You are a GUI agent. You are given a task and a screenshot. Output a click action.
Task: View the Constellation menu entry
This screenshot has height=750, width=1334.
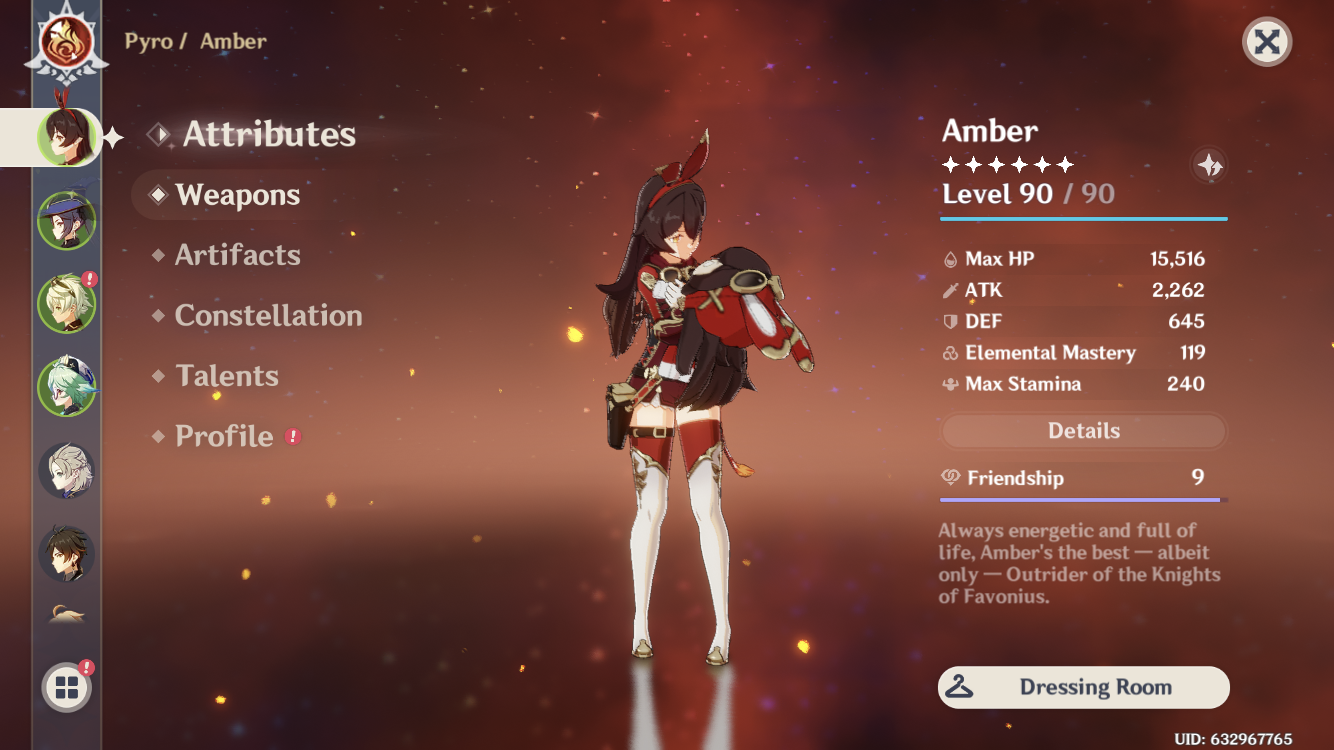pyautogui.click(x=268, y=316)
